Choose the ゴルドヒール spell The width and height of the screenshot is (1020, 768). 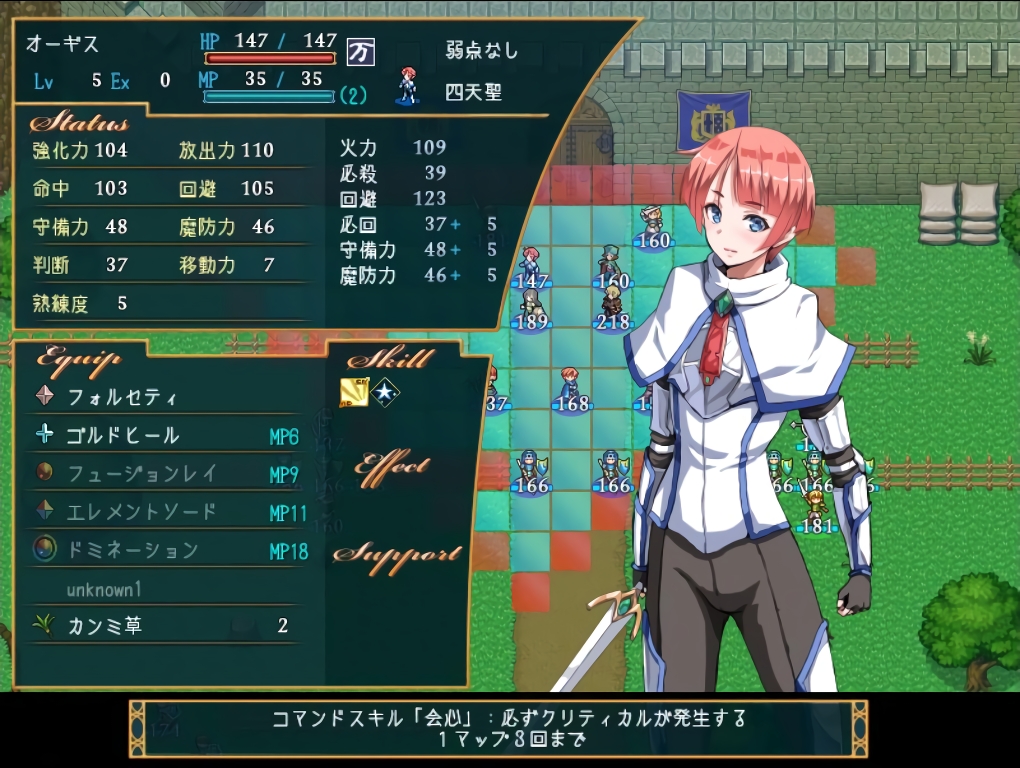123,435
